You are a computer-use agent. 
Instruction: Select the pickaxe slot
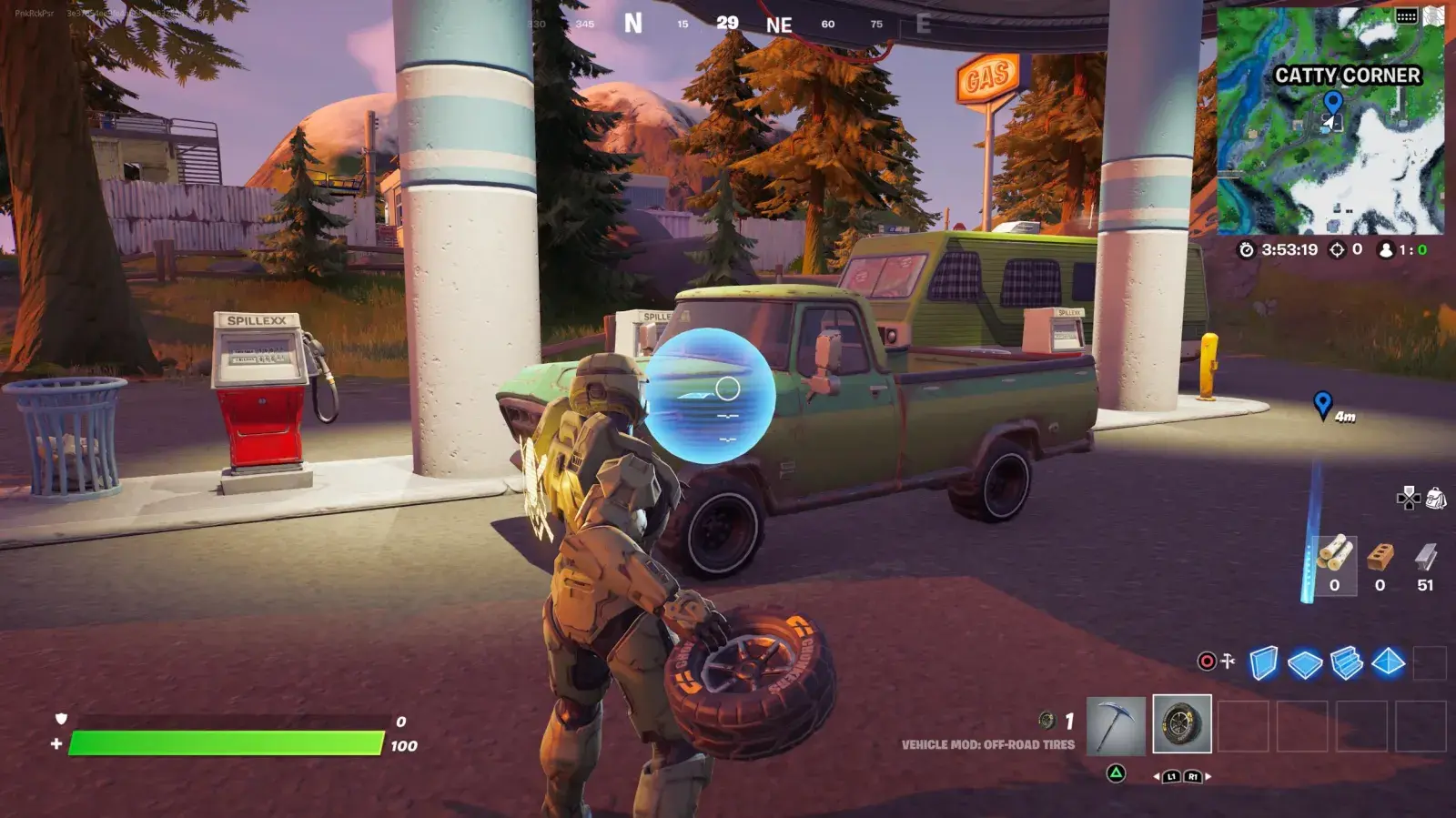point(1116,724)
